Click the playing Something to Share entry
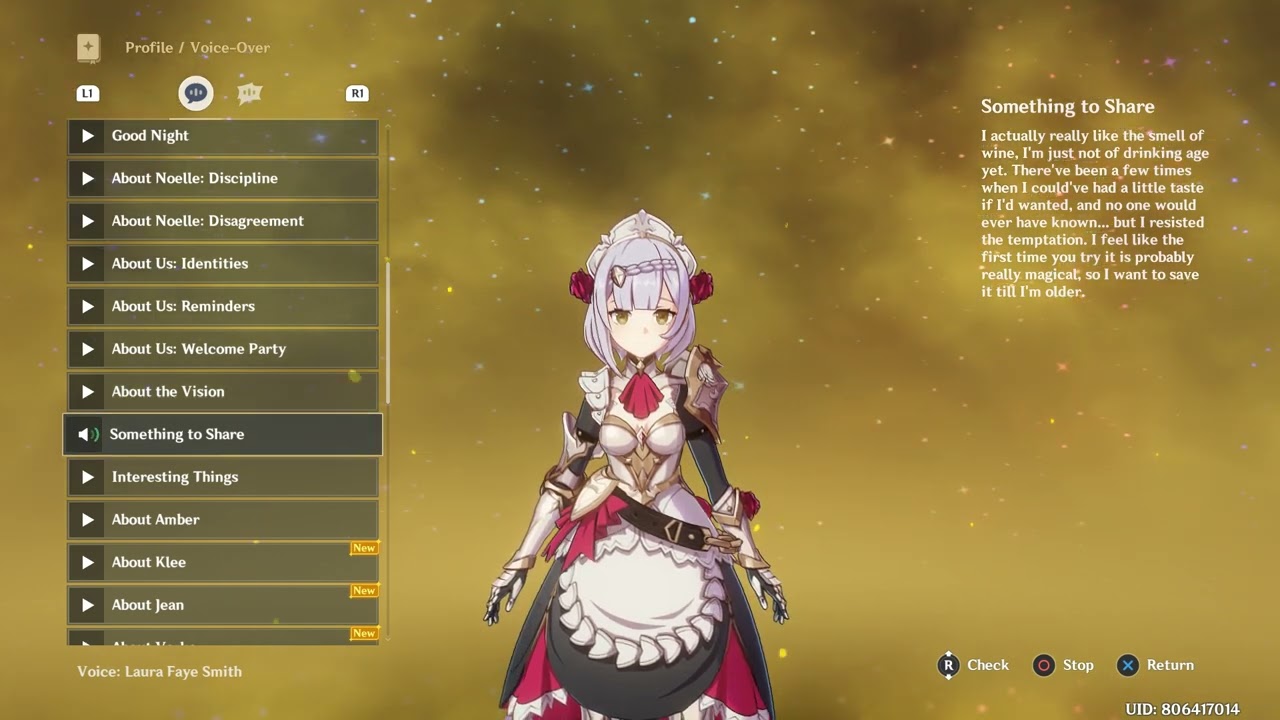The image size is (1280, 720). click(222, 435)
